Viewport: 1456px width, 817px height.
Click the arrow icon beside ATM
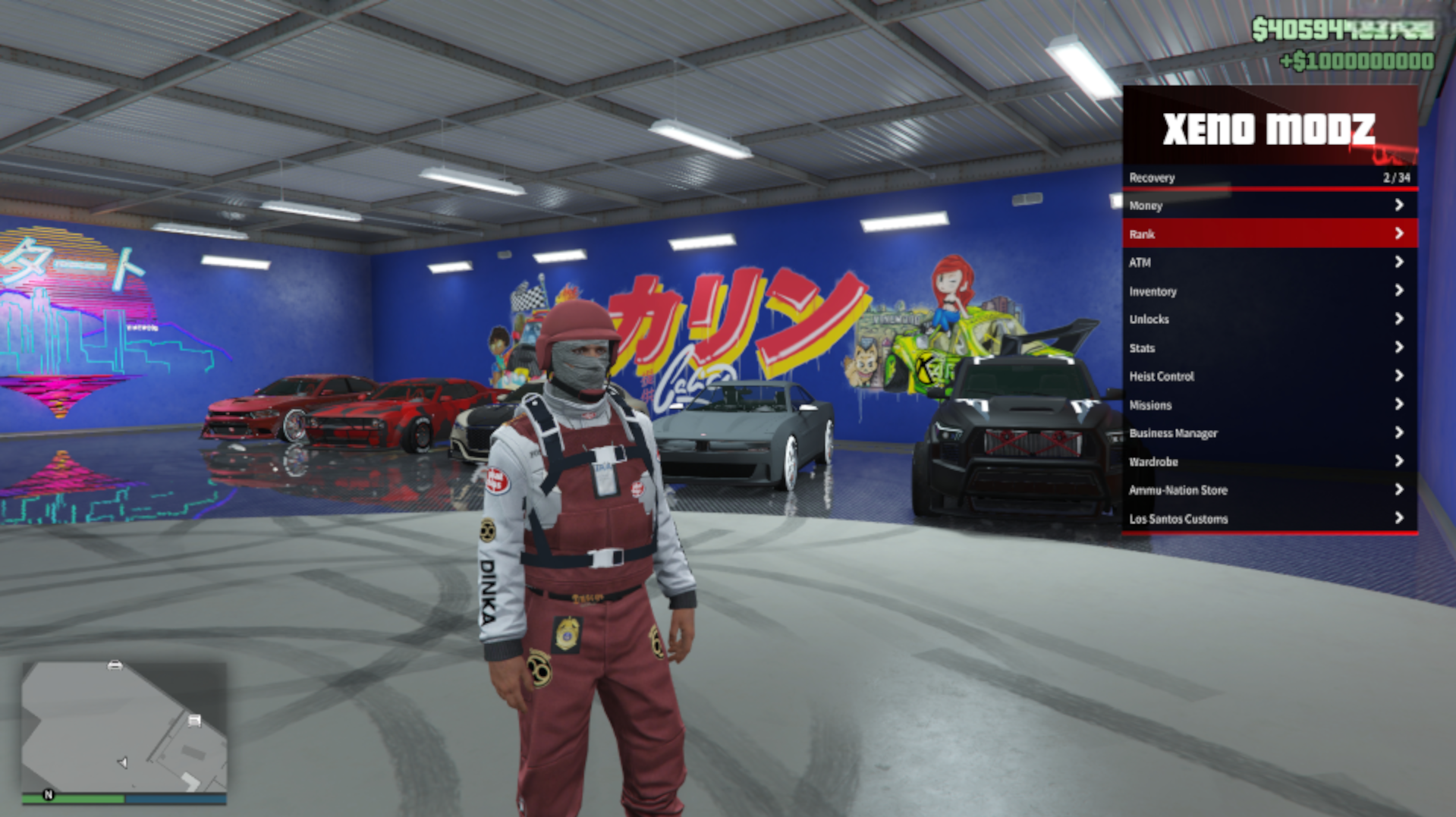[x=1400, y=262]
